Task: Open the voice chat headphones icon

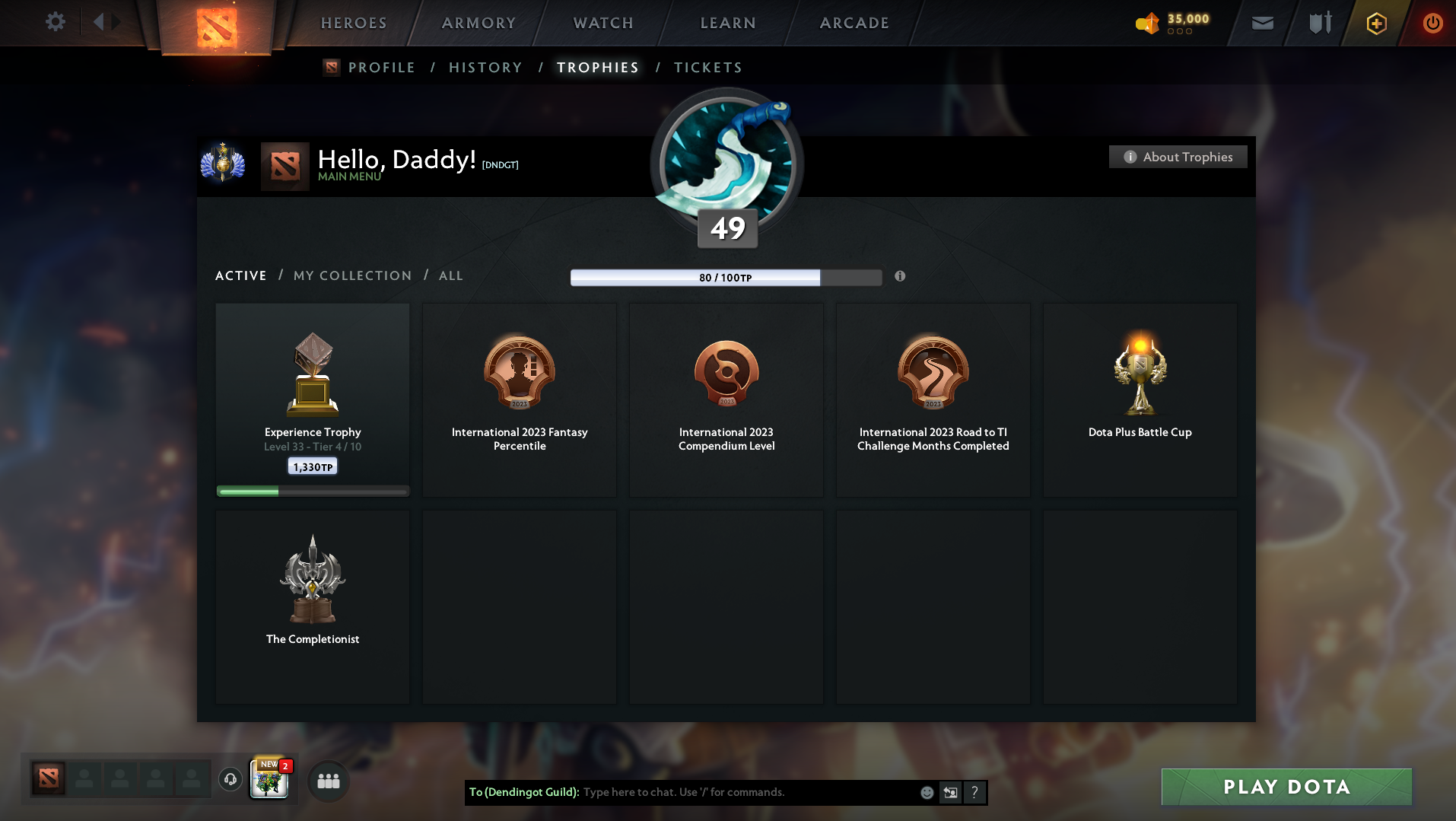Action: (230, 780)
